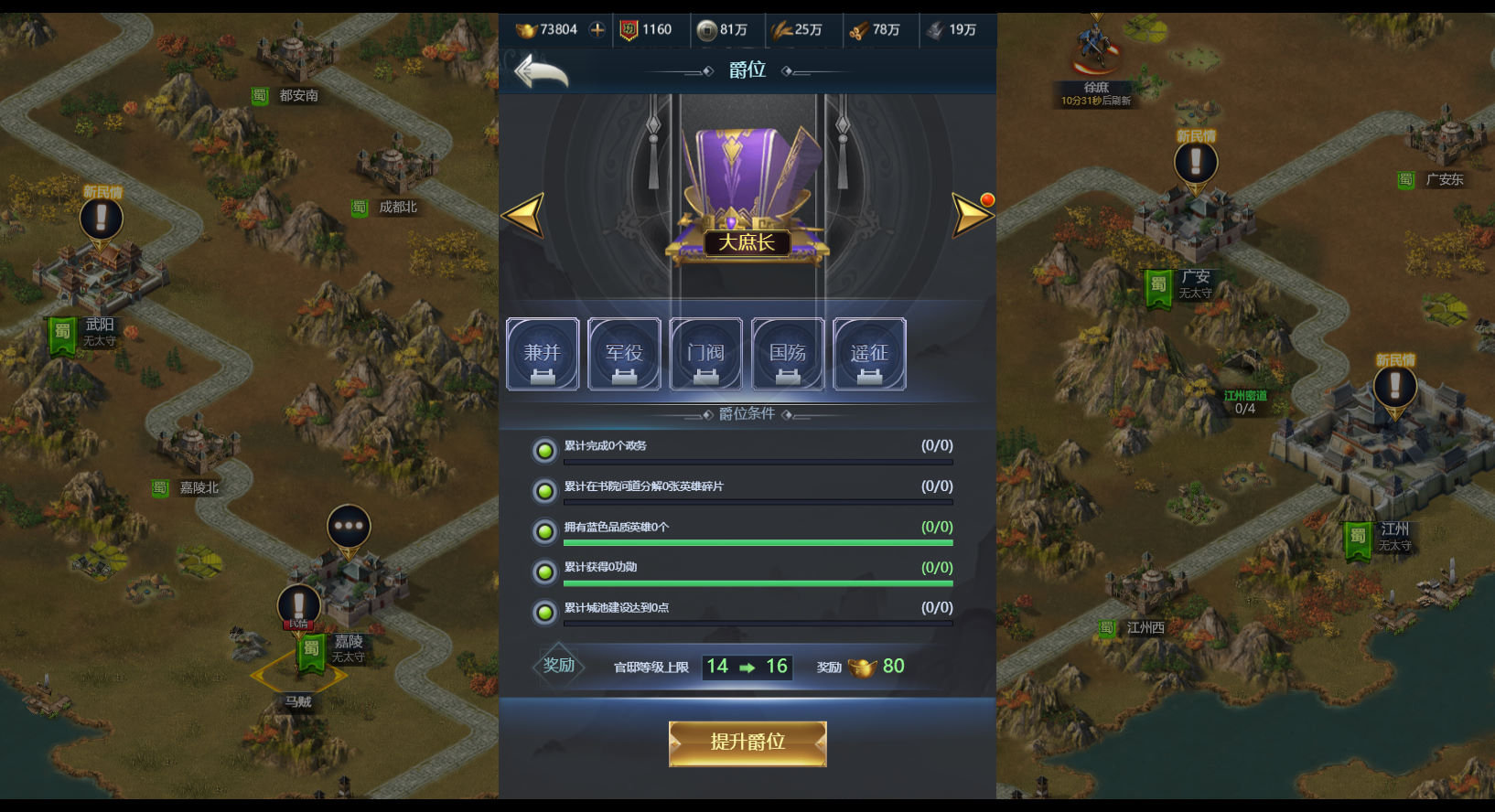Open the speech bubble above 嘉陵

[x=349, y=527]
